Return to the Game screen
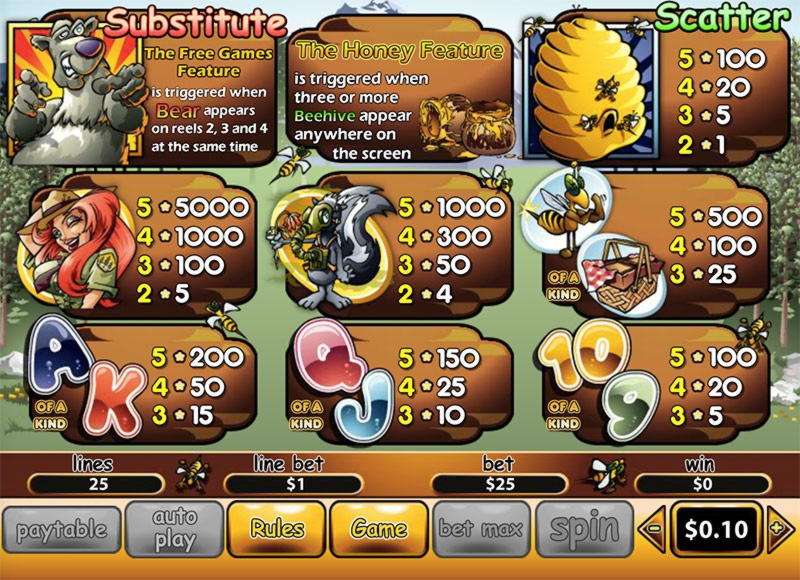 379,529
